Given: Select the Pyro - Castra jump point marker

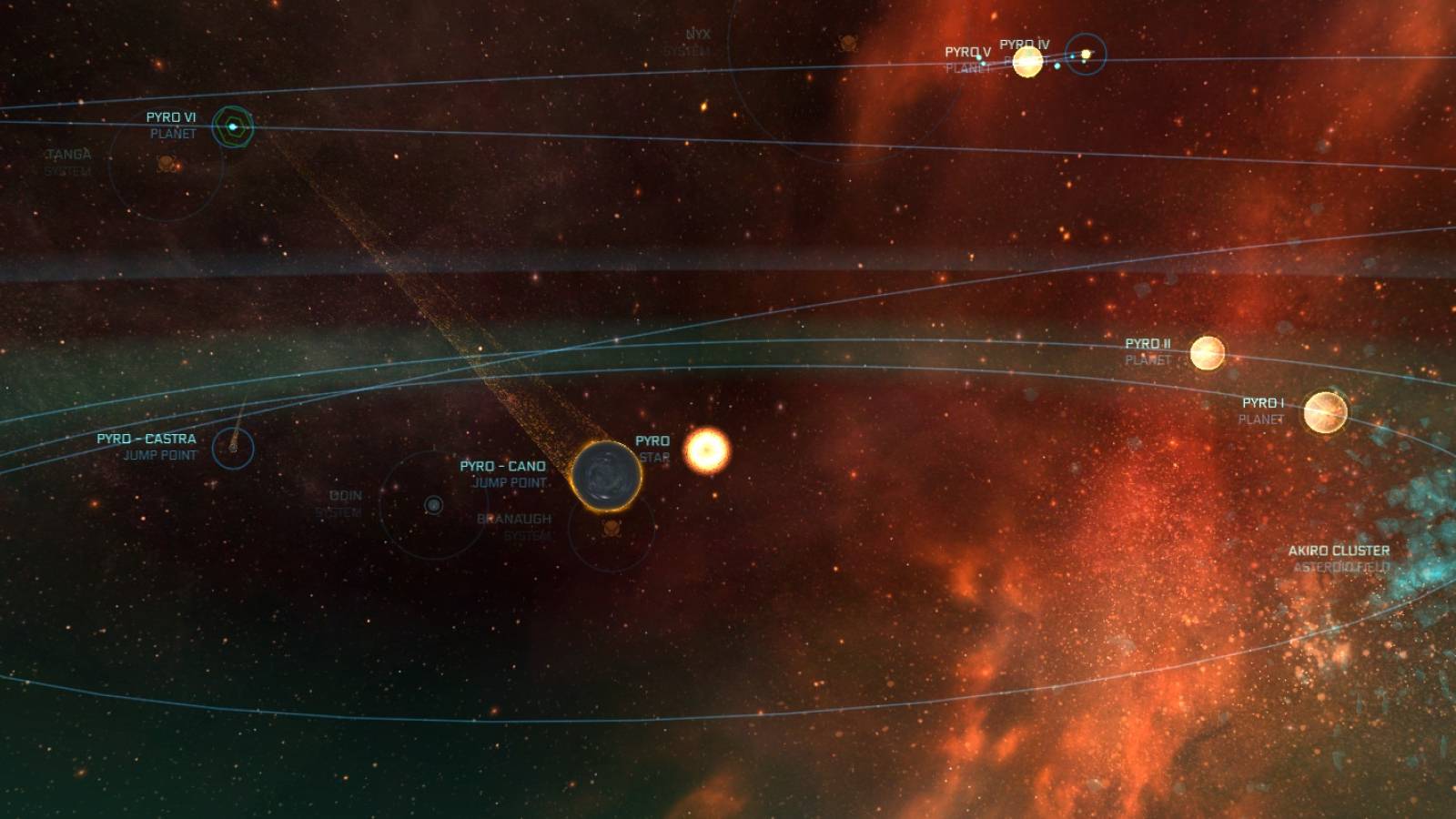Looking at the screenshot, I should pyautogui.click(x=233, y=448).
